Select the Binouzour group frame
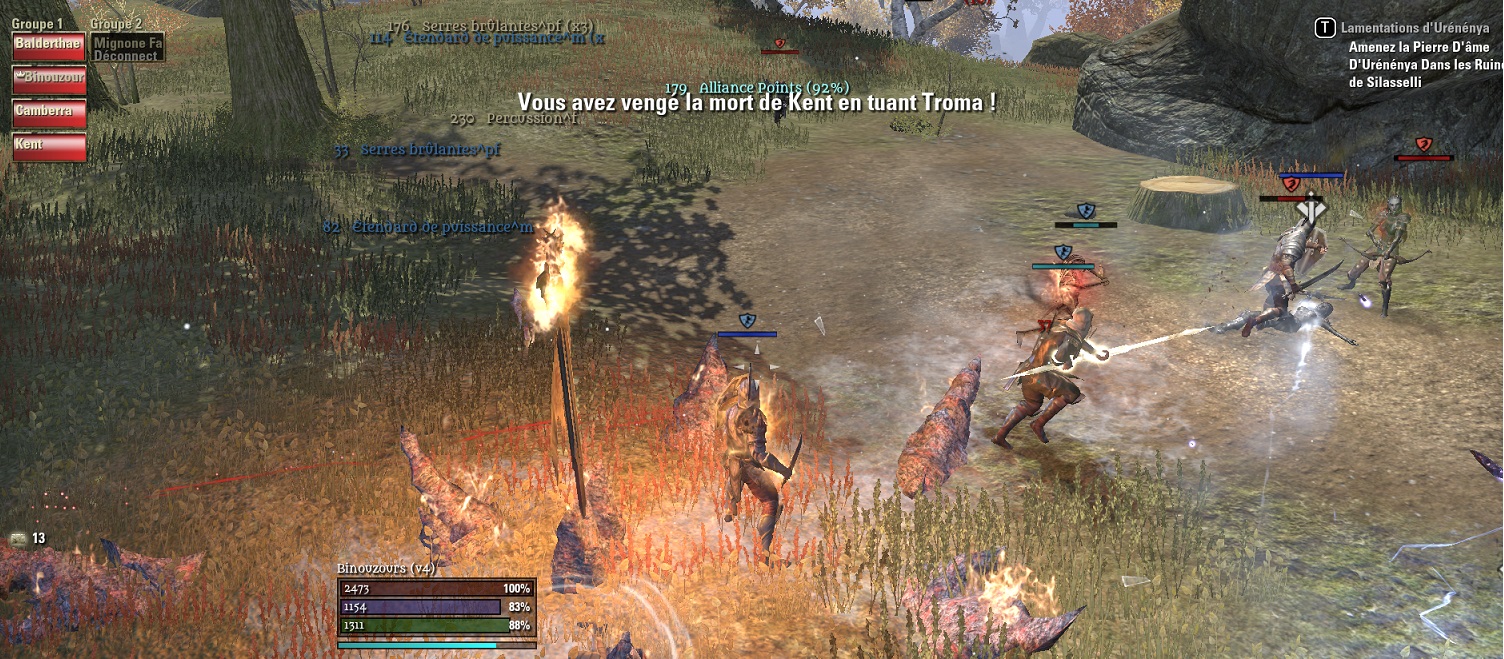Screen dimensions: 1504x659 tap(49, 79)
